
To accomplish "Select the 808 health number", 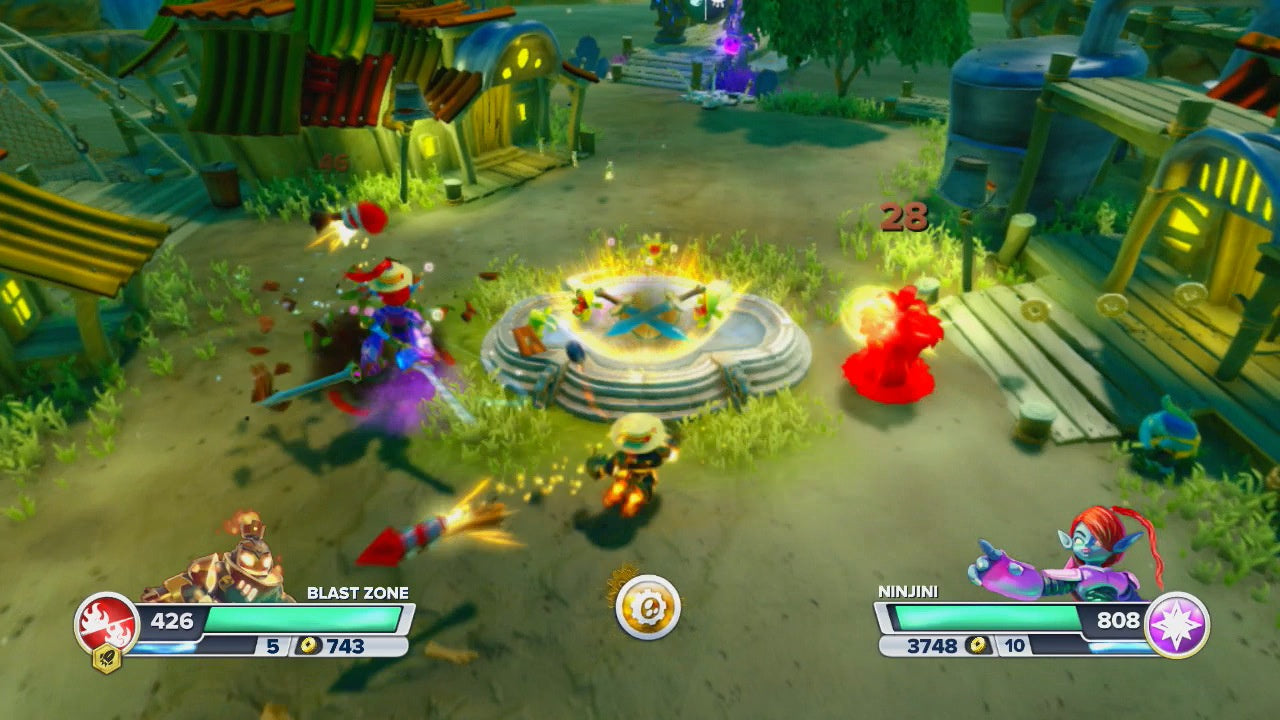I will tap(1120, 618).
